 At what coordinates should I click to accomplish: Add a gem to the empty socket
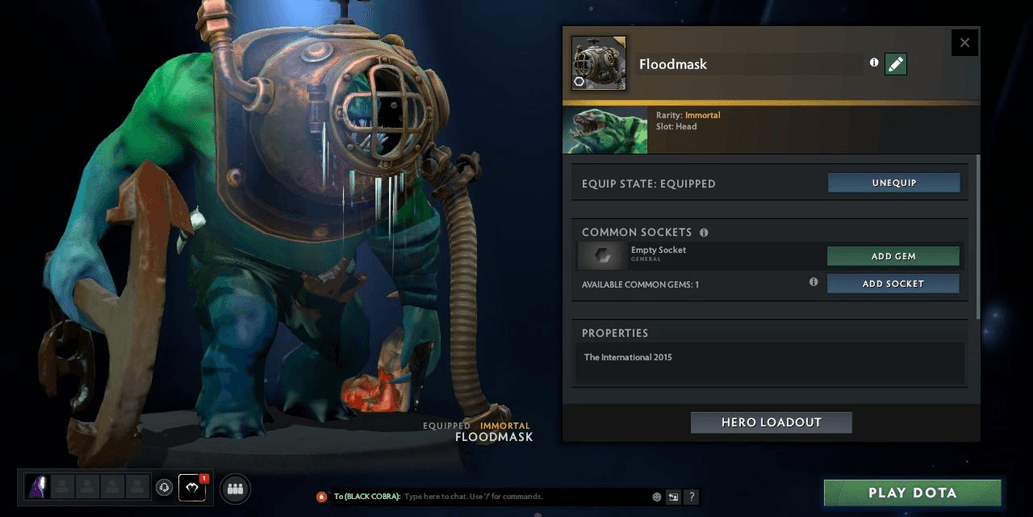(893, 256)
